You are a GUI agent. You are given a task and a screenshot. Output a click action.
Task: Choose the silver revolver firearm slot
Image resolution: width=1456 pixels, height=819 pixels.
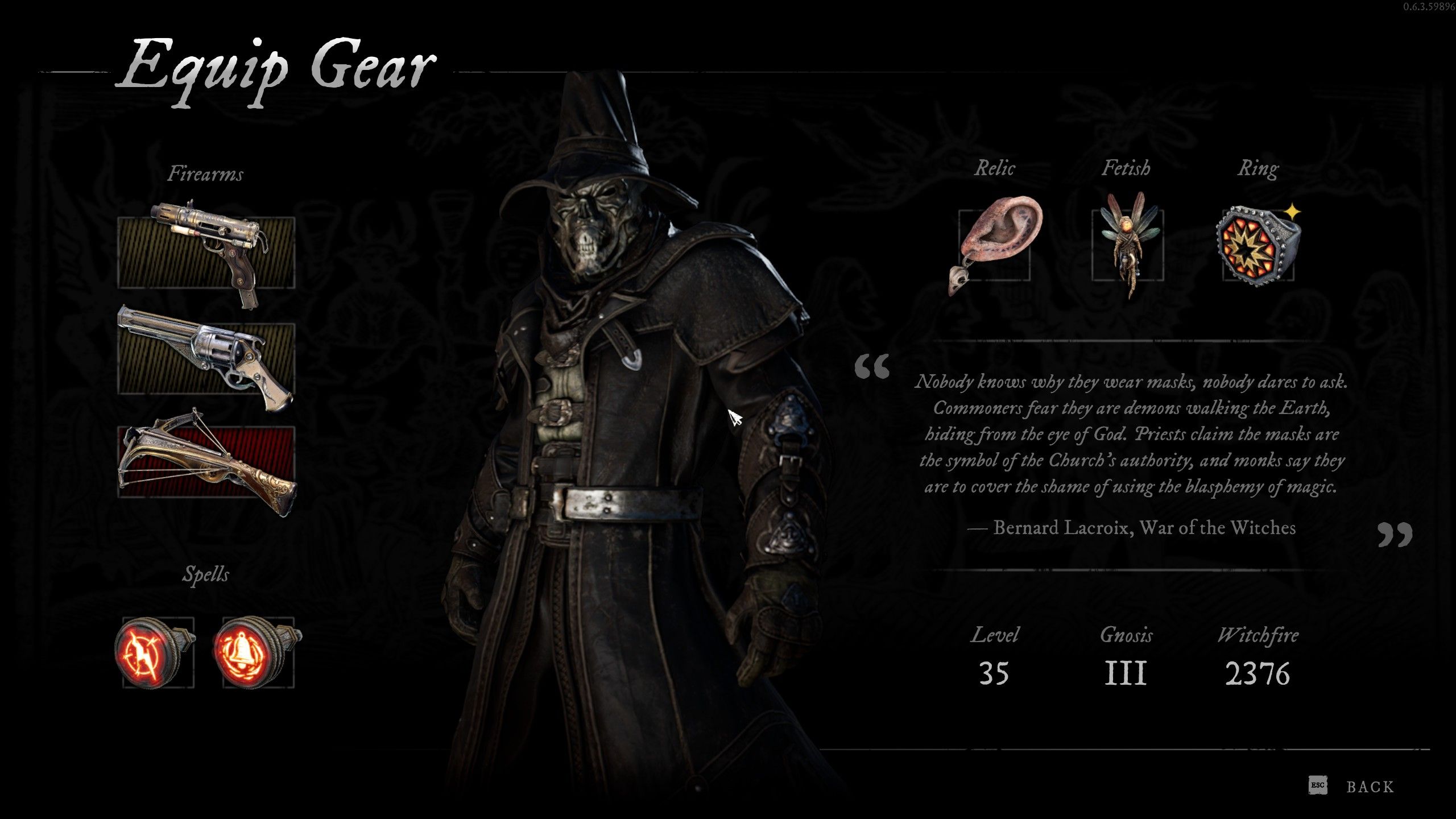coord(206,358)
